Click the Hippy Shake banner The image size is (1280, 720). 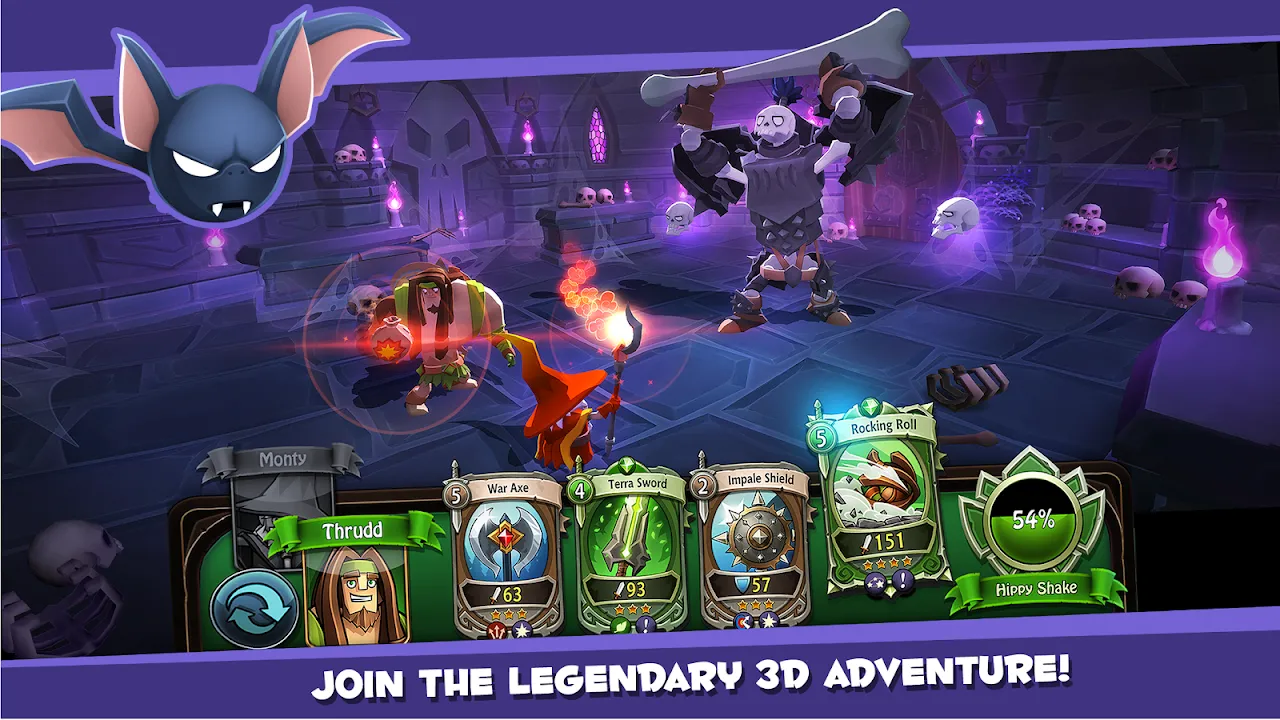click(x=1037, y=589)
